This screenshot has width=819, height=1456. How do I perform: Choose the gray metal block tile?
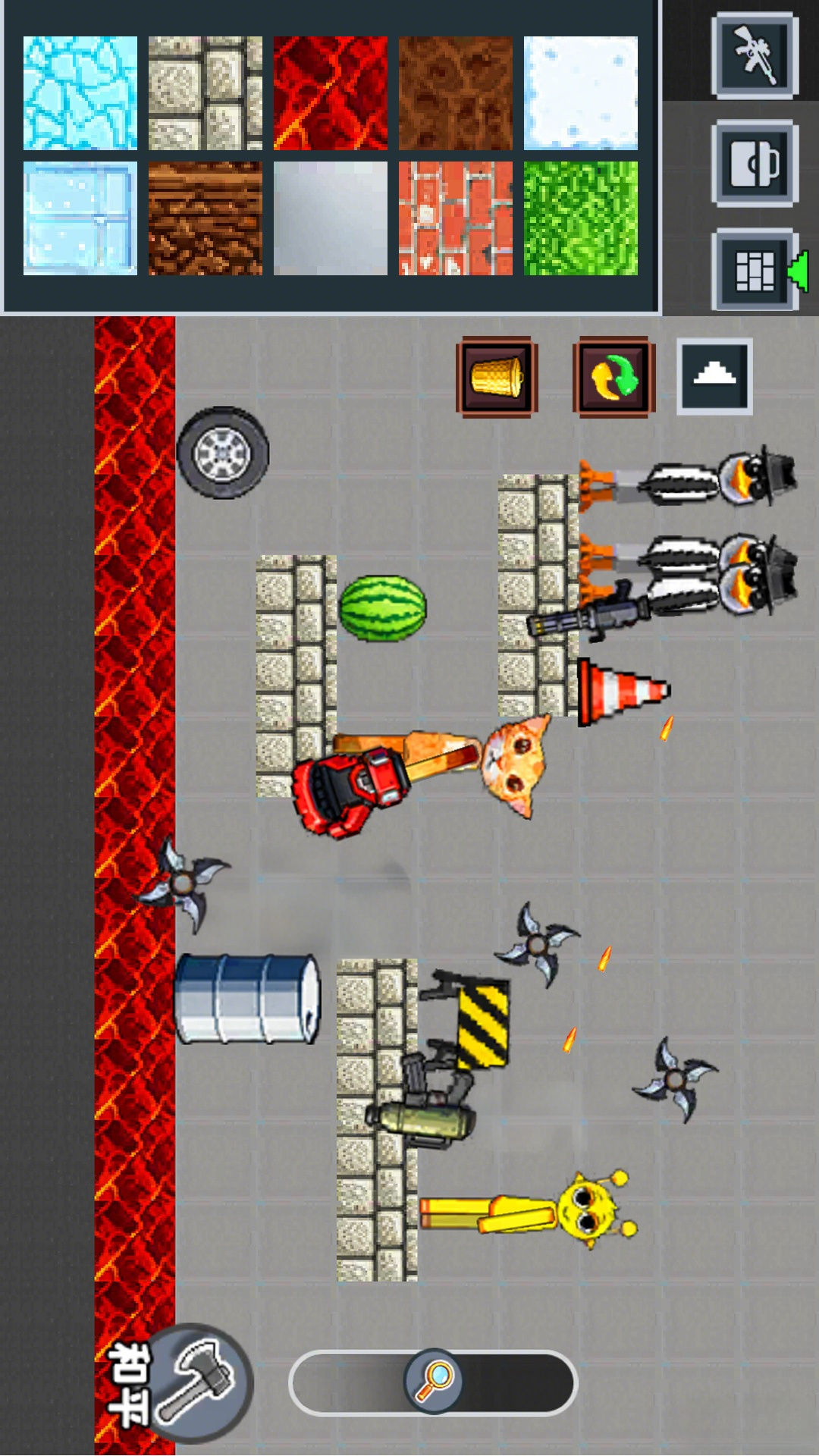(331, 218)
